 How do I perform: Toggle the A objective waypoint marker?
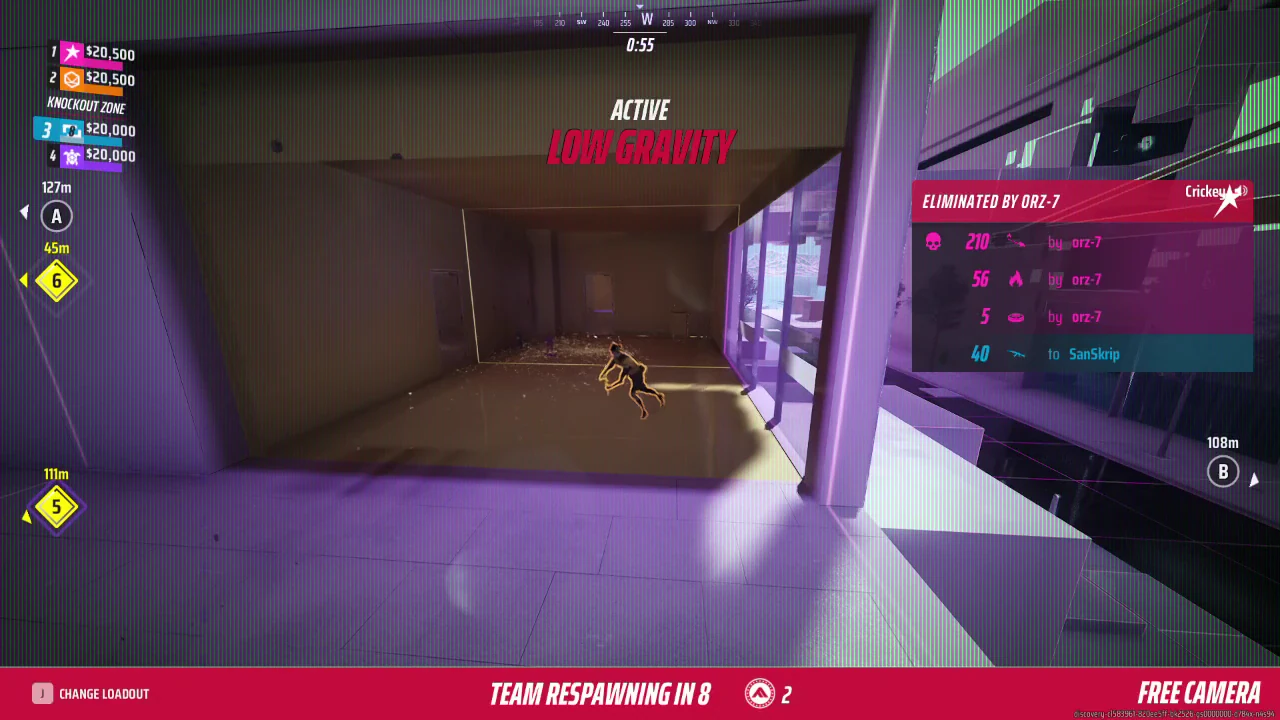pos(56,216)
